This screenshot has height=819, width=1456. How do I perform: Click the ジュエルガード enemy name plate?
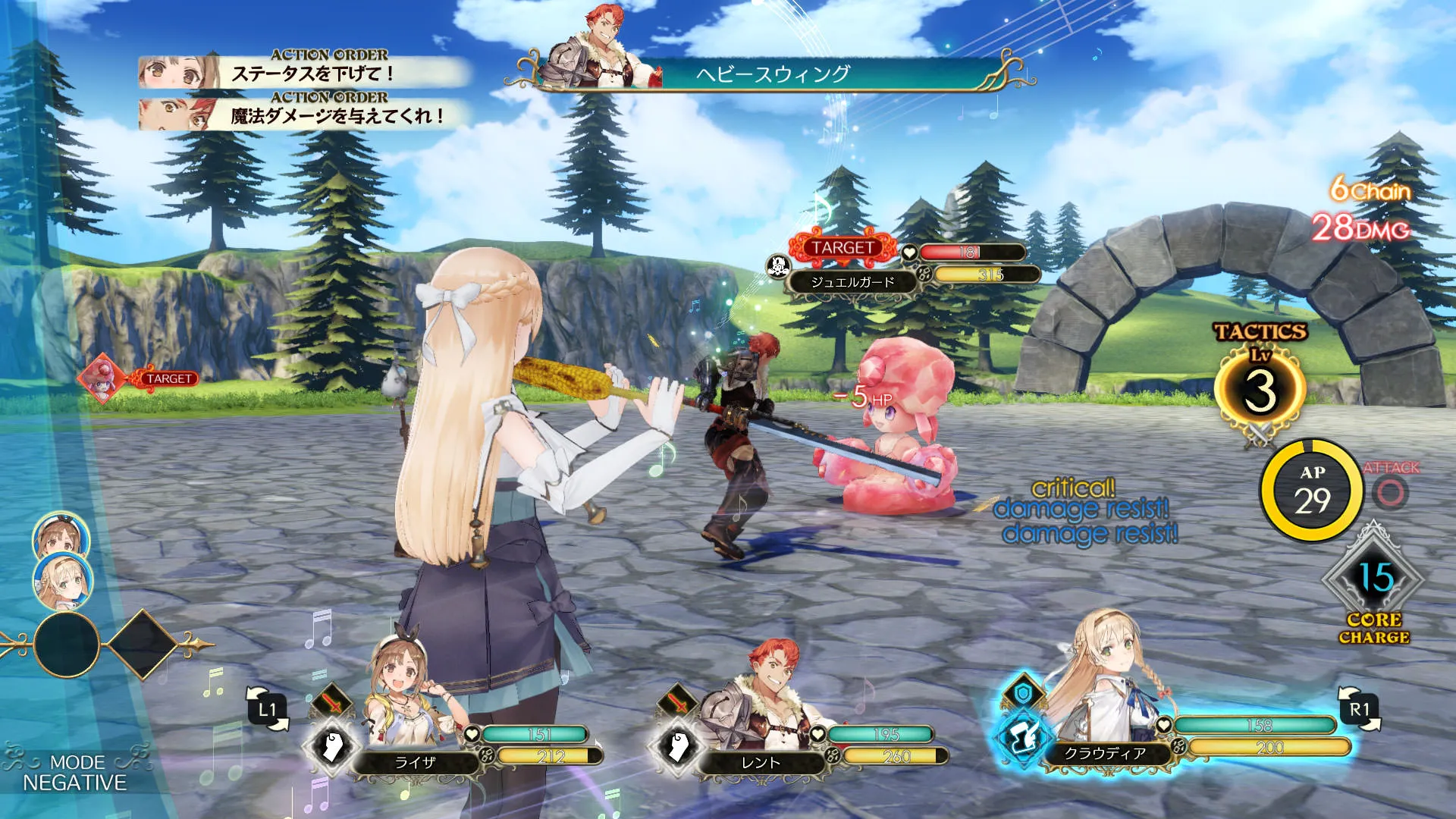852,282
